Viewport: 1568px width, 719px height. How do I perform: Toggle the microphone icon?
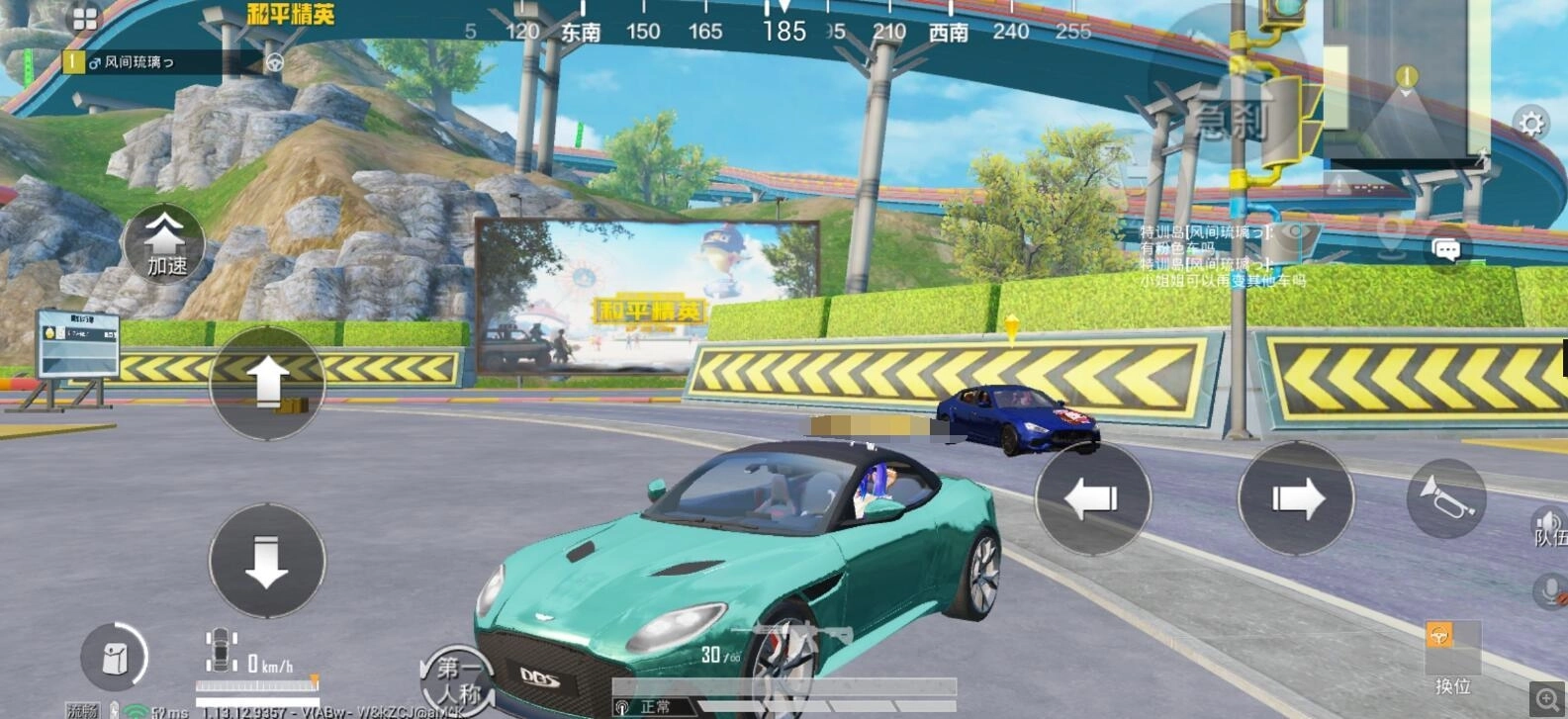tap(1549, 591)
